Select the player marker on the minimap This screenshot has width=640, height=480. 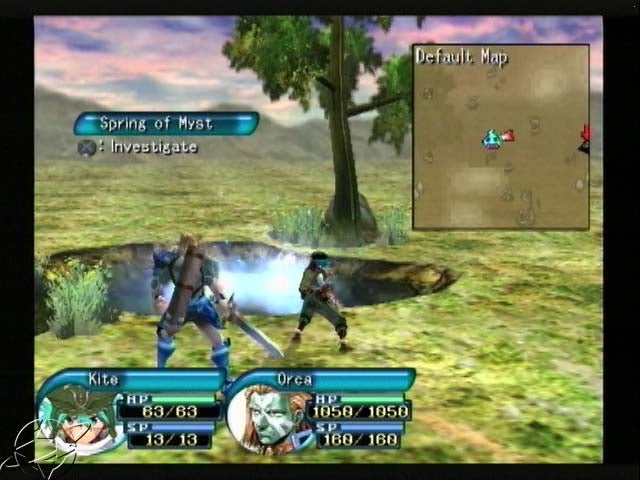[x=492, y=139]
